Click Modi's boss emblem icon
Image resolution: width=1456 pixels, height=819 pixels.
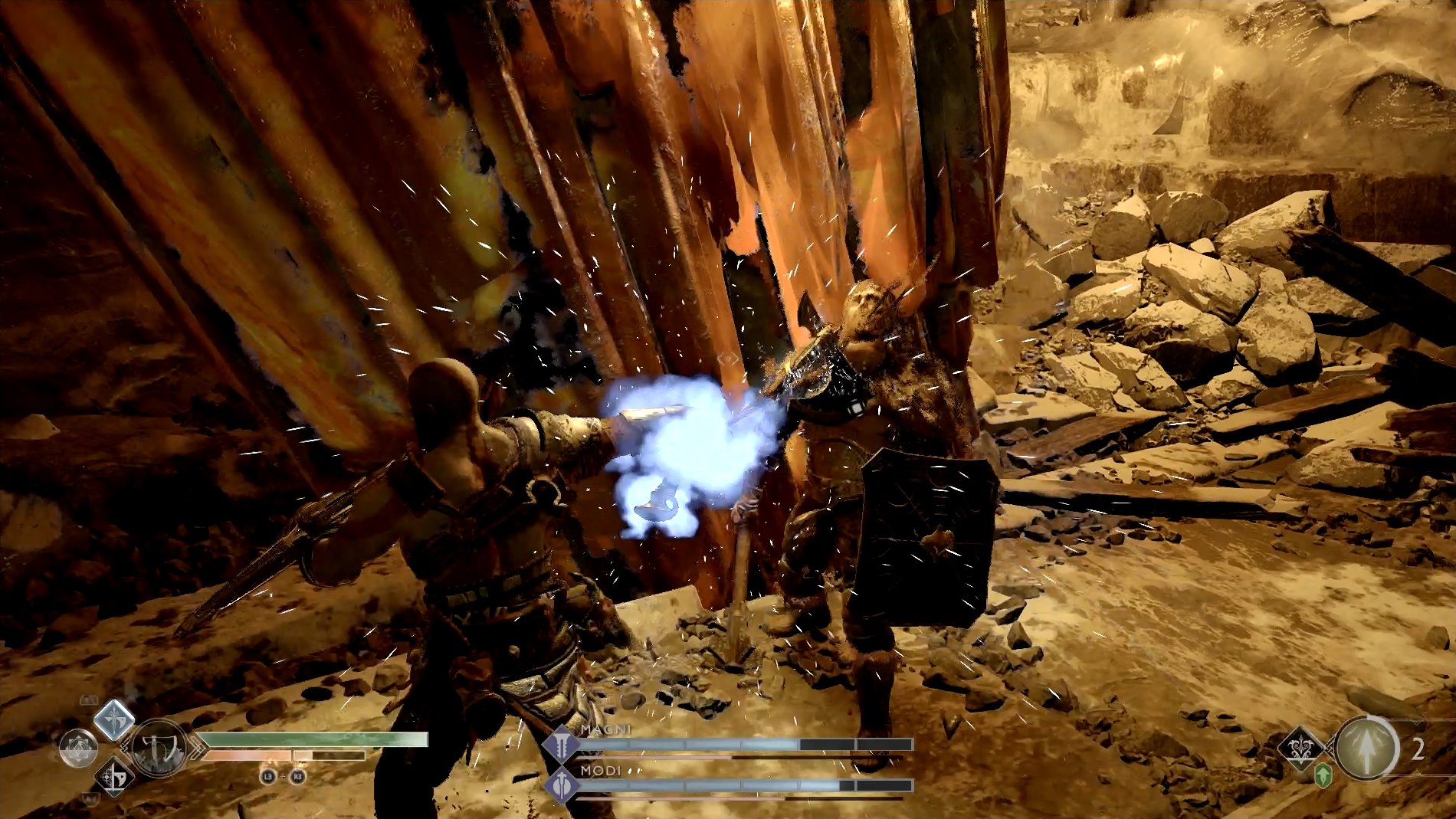562,785
